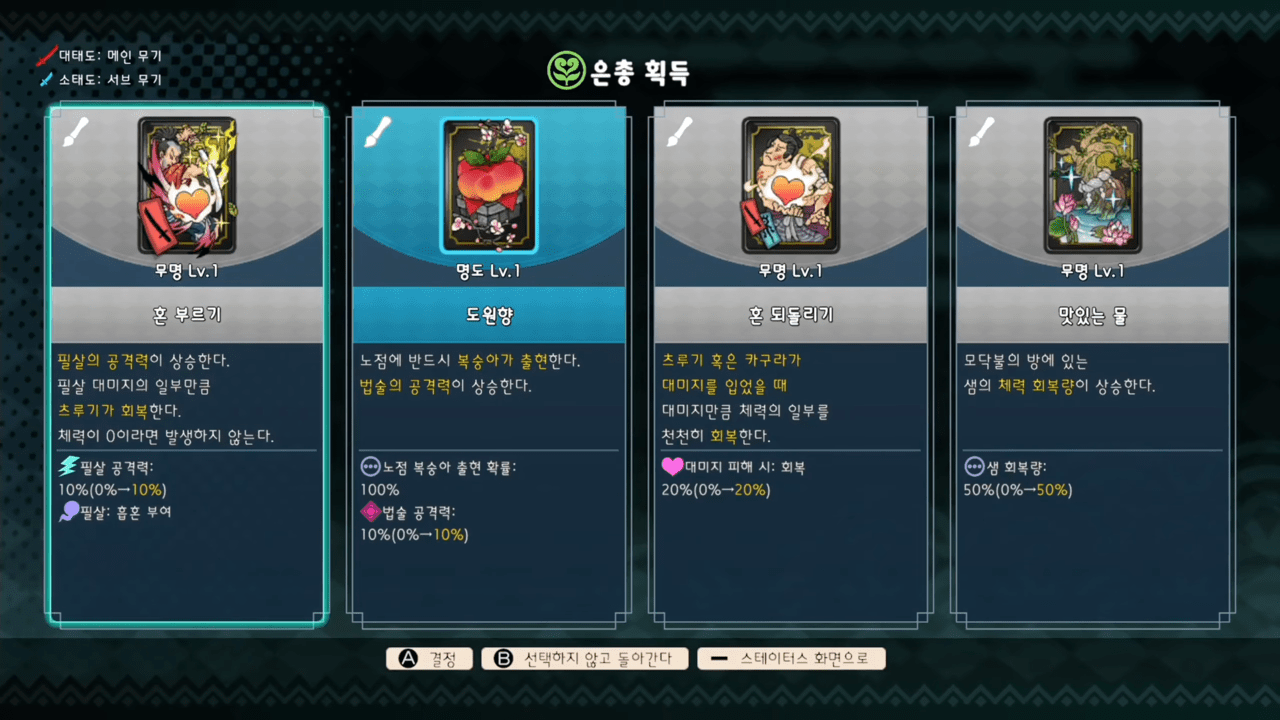Select the 혼 부르기 card artwork
The height and width of the screenshot is (720, 1280).
click(x=186, y=184)
